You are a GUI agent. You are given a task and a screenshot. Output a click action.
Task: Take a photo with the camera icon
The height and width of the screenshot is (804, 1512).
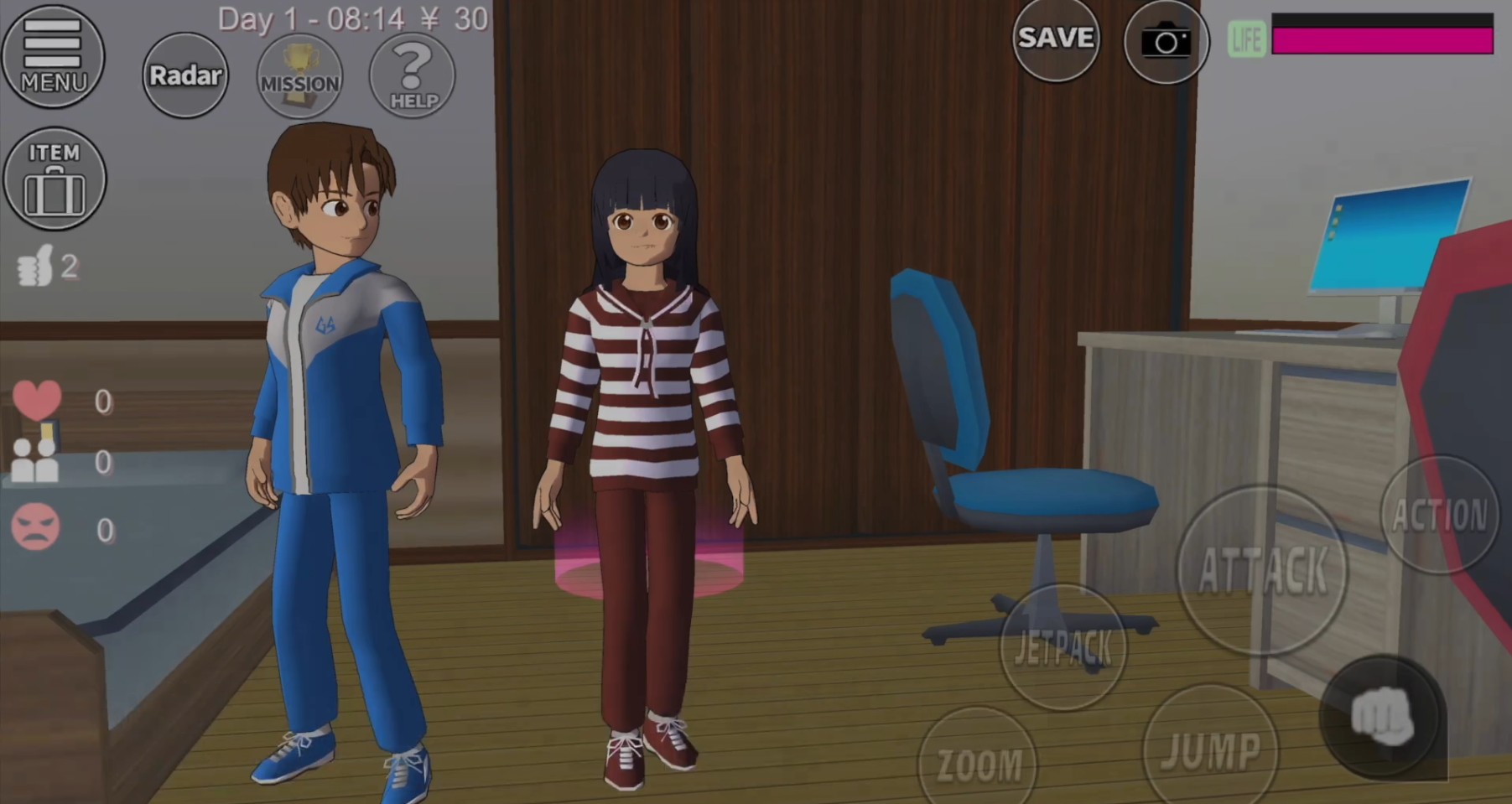[1166, 42]
